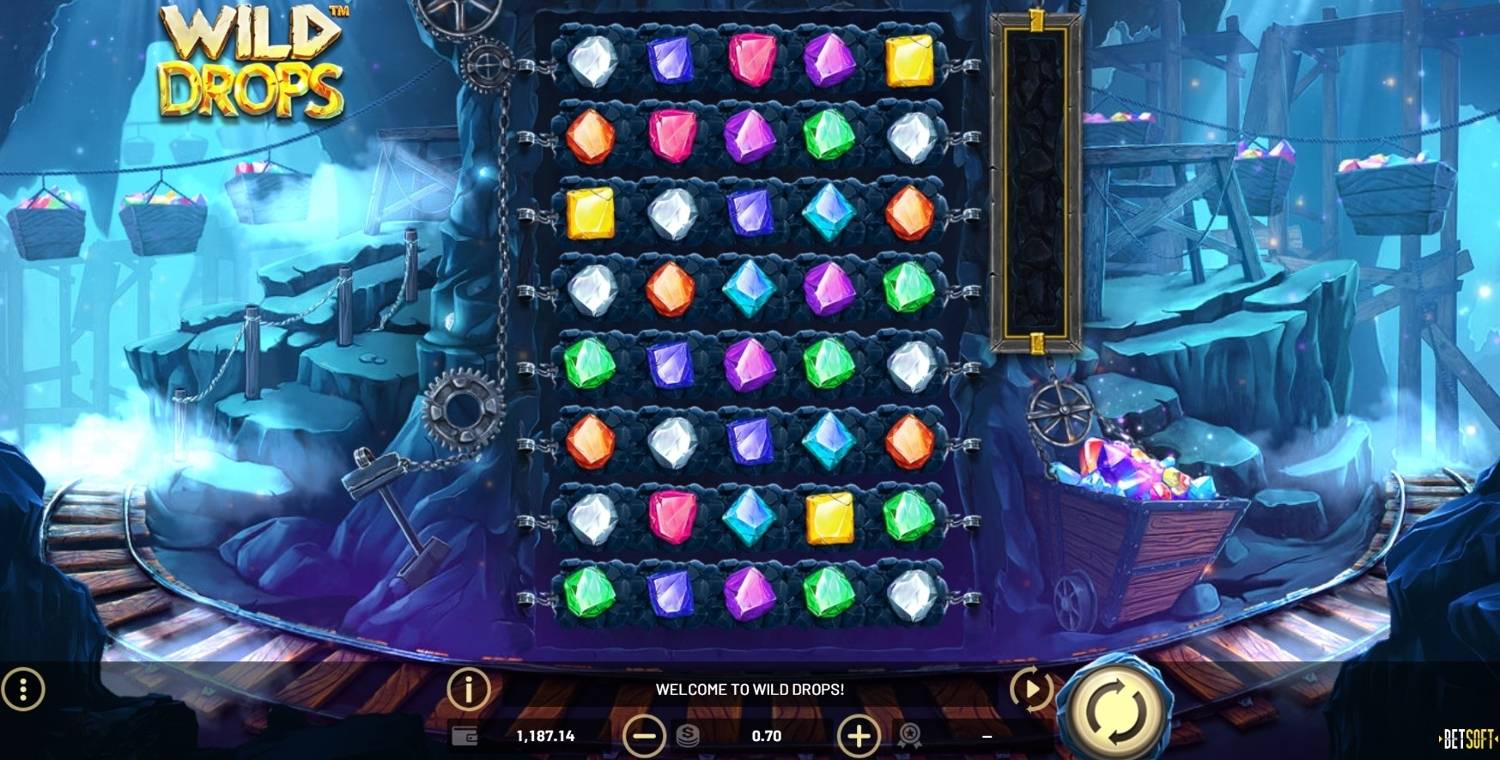Open the three-dot options menu
The image size is (1500, 760).
click(x=23, y=689)
